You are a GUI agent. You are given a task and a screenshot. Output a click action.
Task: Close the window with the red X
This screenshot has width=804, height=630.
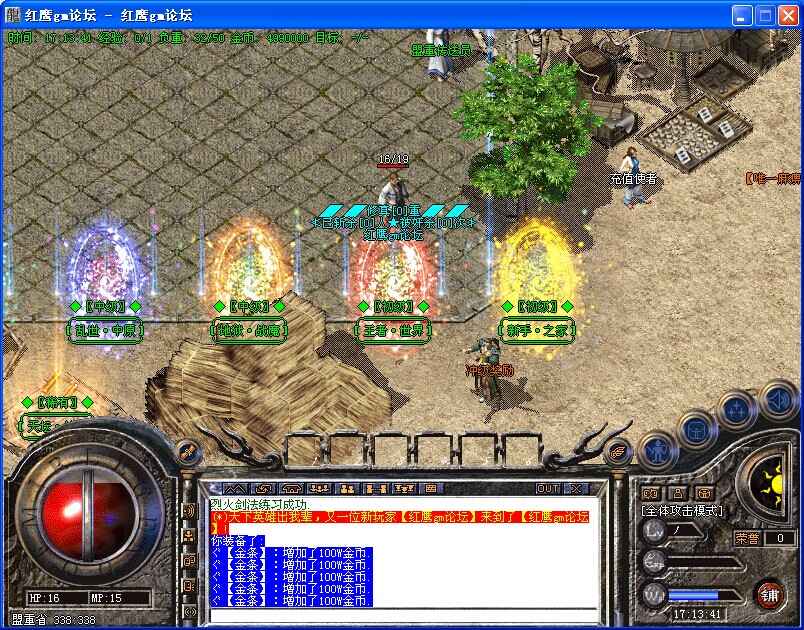tap(787, 15)
